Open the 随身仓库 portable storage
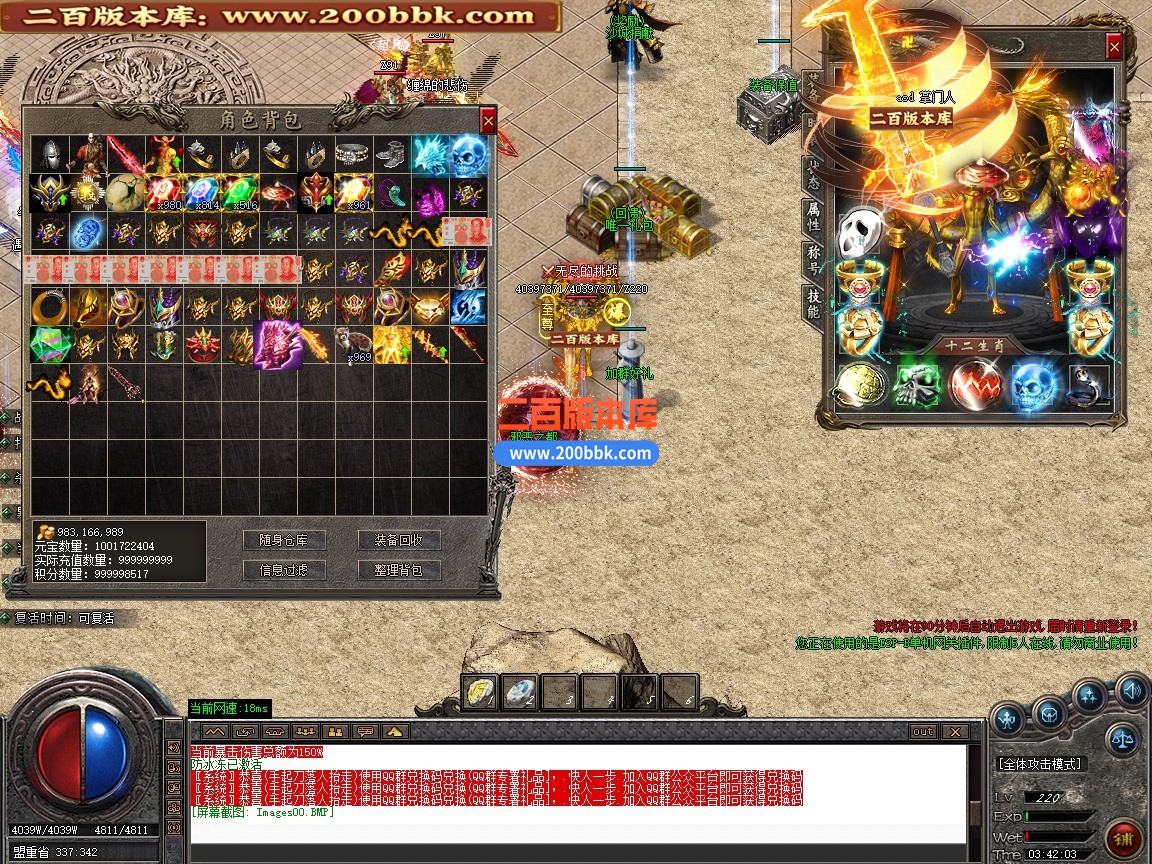 [x=283, y=540]
